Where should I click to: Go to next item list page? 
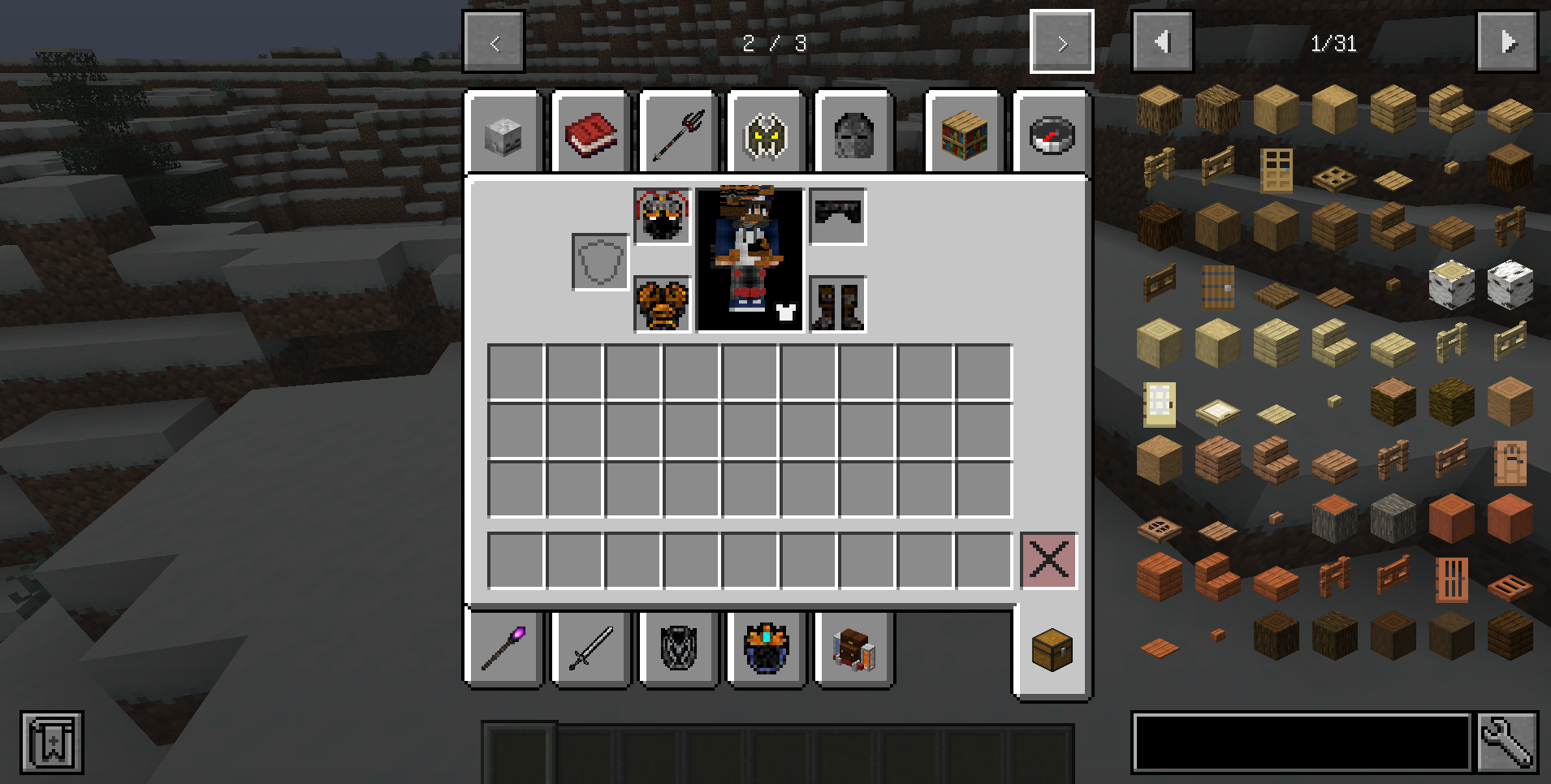pos(1507,42)
